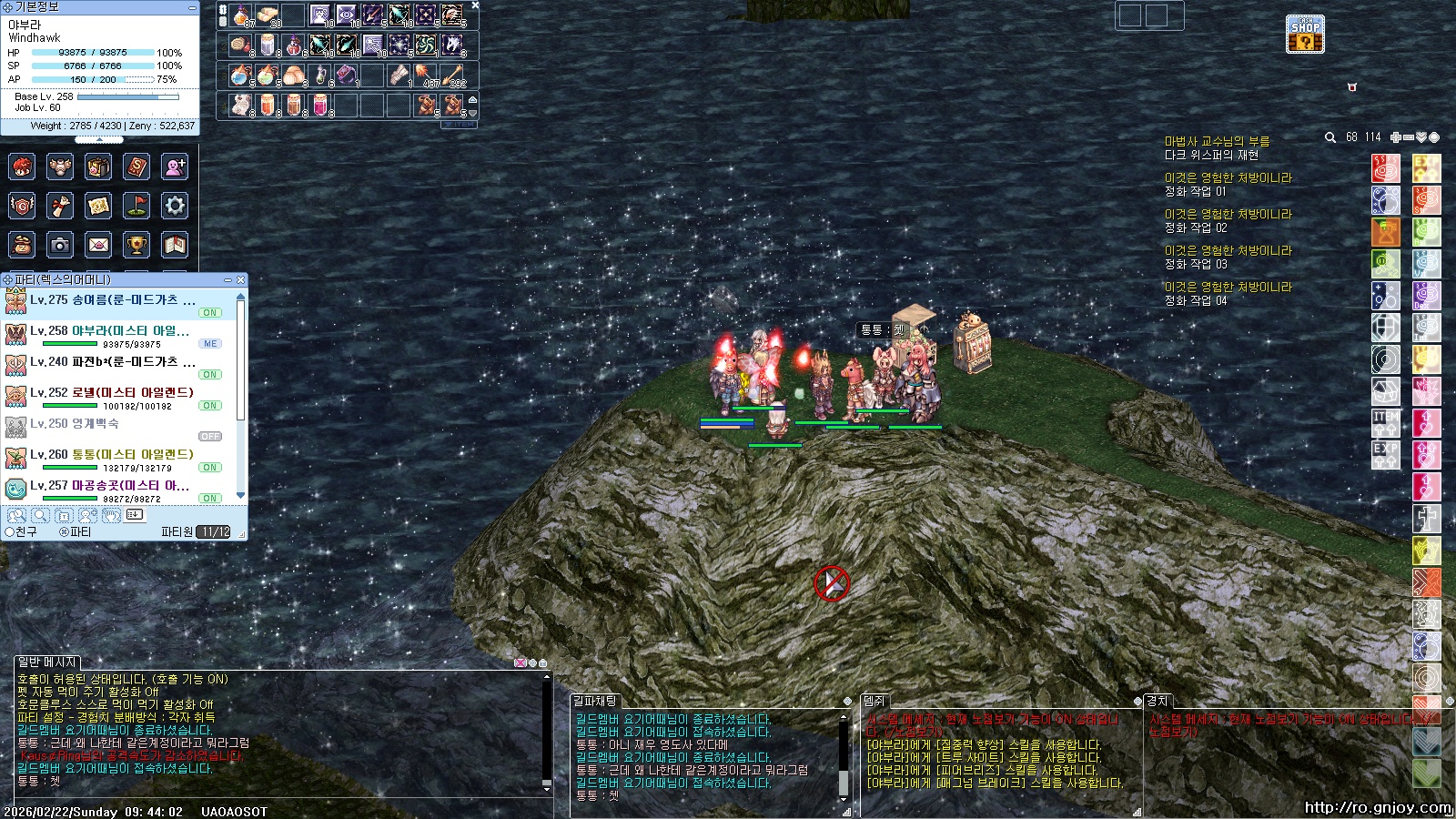
Task: Open the 마법사 교수님의 부름 quest entry
Action: pos(1217,141)
